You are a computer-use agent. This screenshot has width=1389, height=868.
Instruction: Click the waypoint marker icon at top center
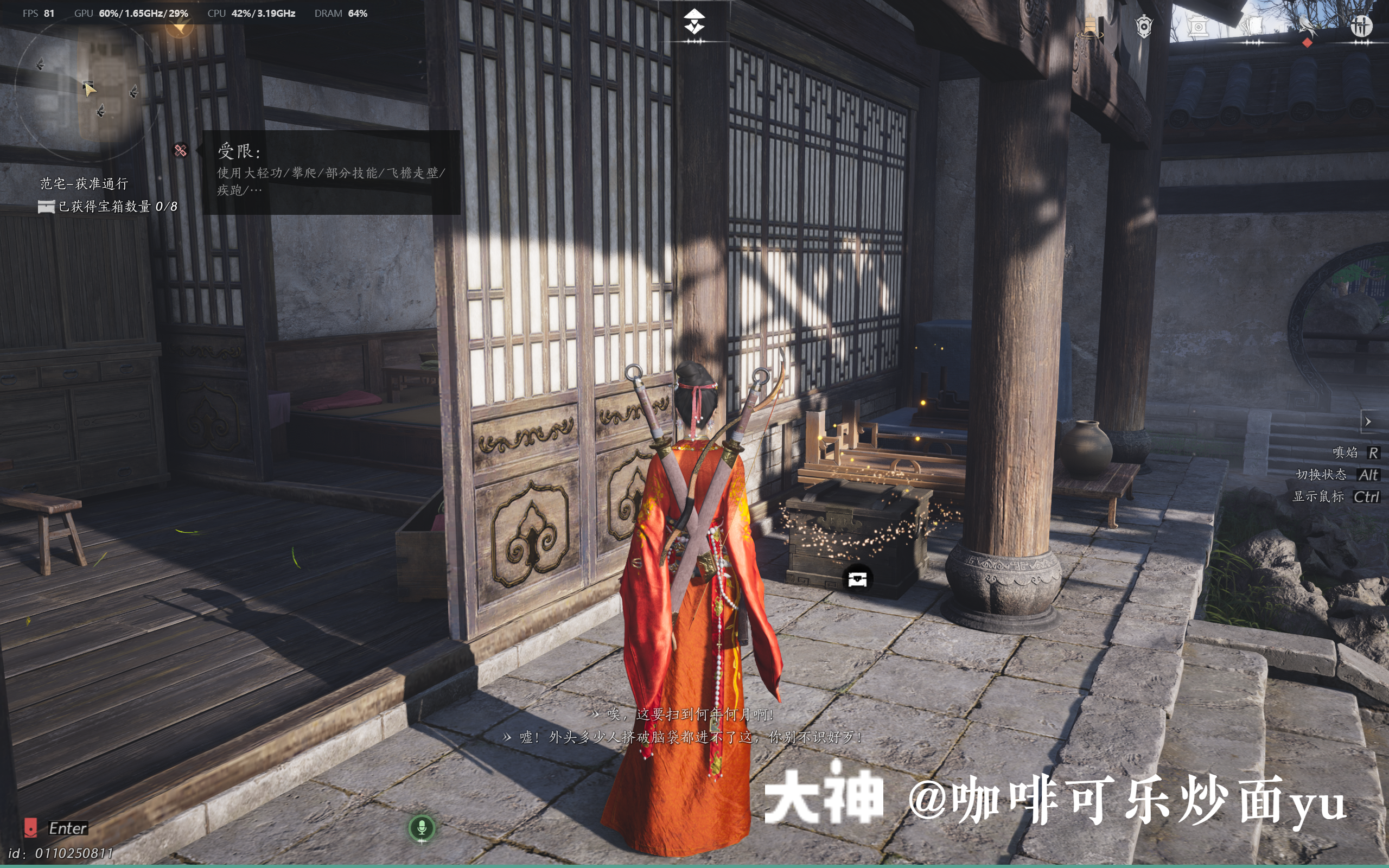(x=694, y=23)
